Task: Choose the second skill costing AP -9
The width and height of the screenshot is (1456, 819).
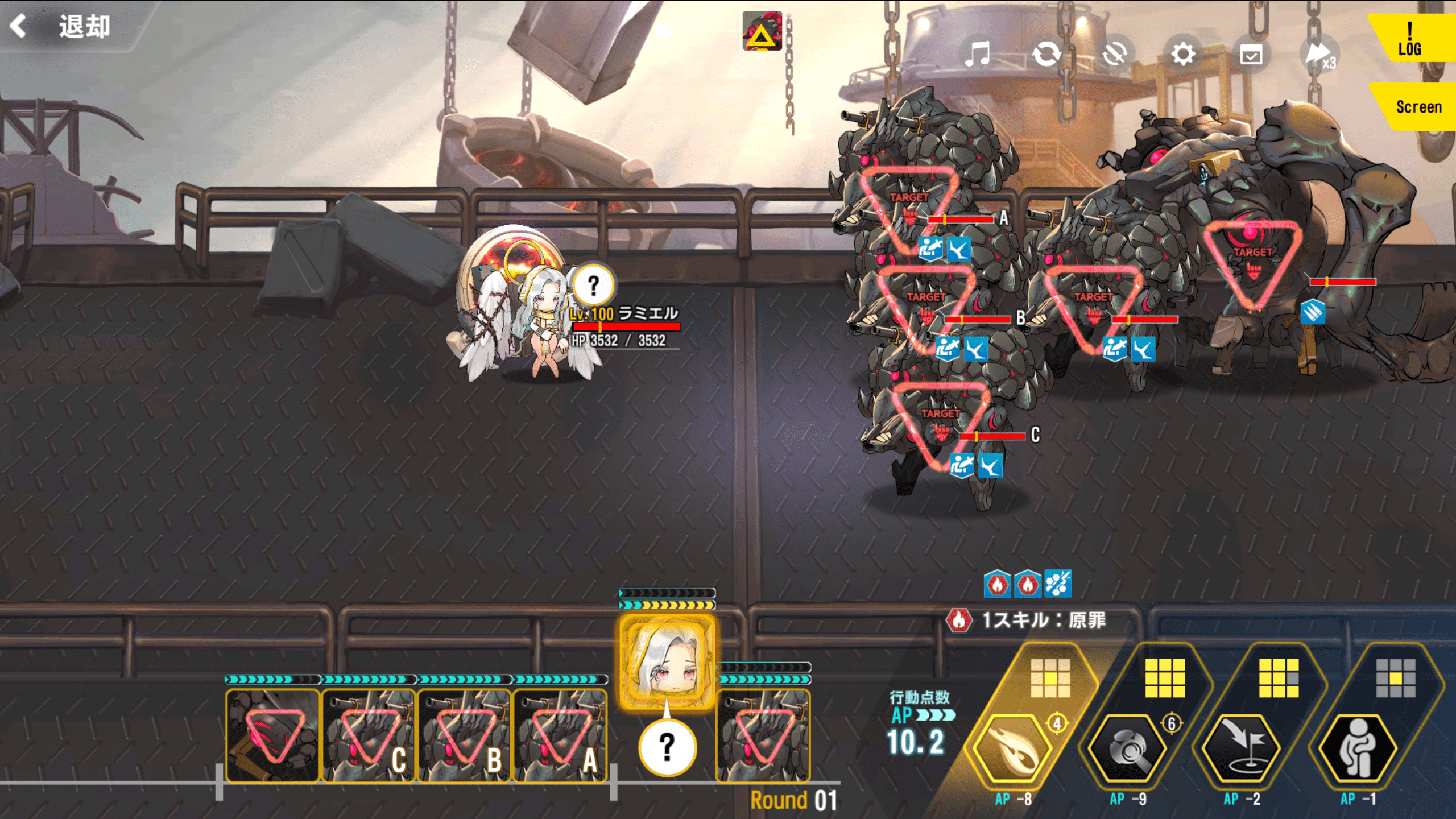Action: coord(1127,748)
